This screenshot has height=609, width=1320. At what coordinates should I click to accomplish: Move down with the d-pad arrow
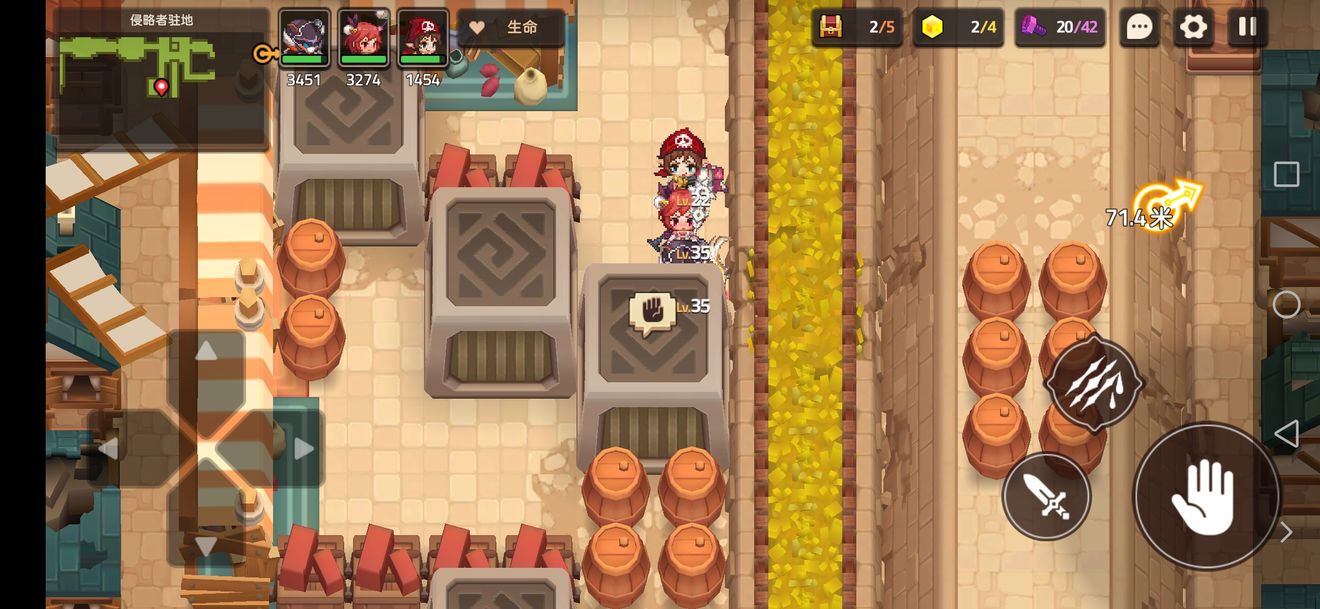tap(206, 546)
